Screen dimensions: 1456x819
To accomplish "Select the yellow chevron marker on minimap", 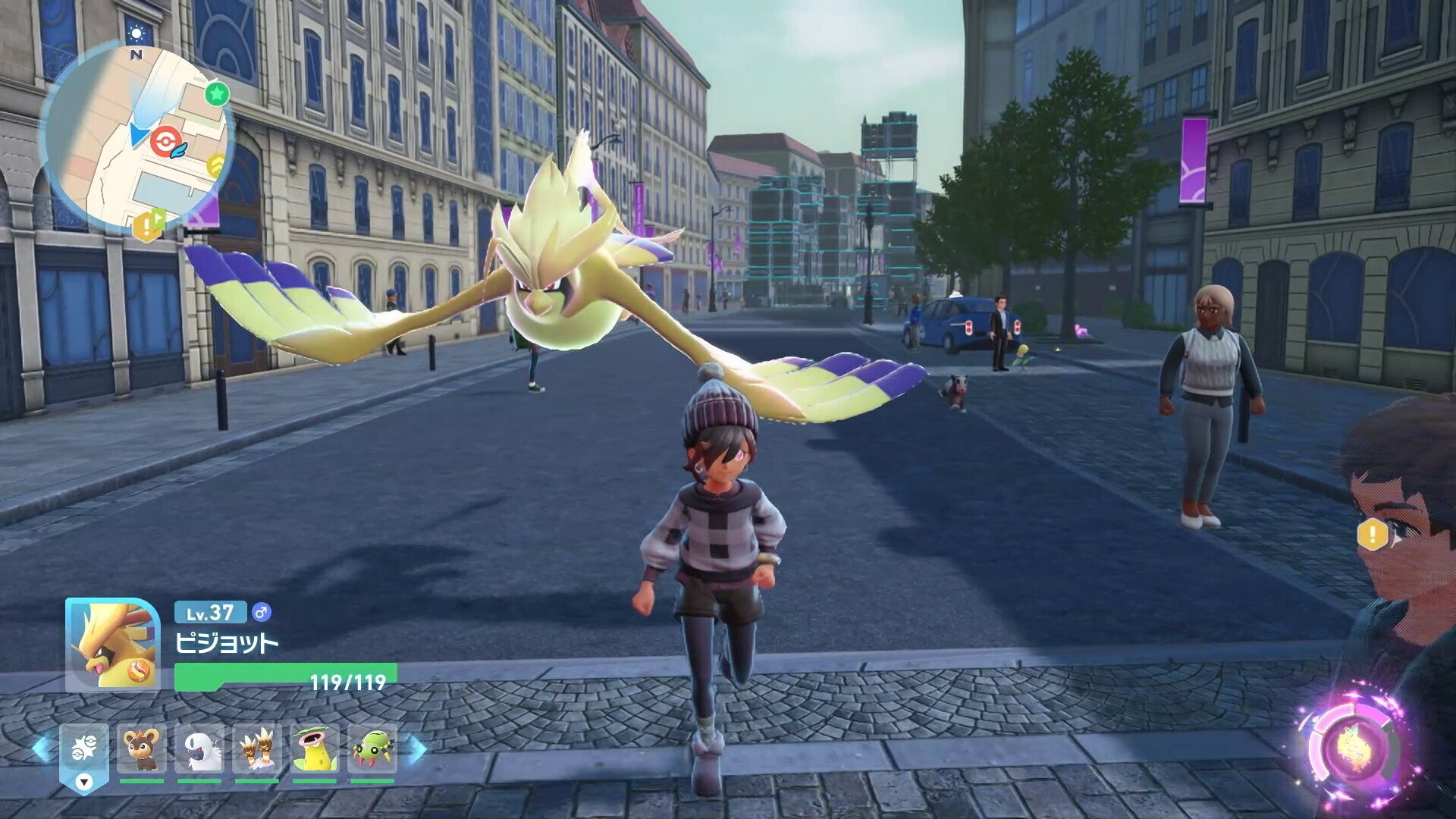I will coord(218,165).
